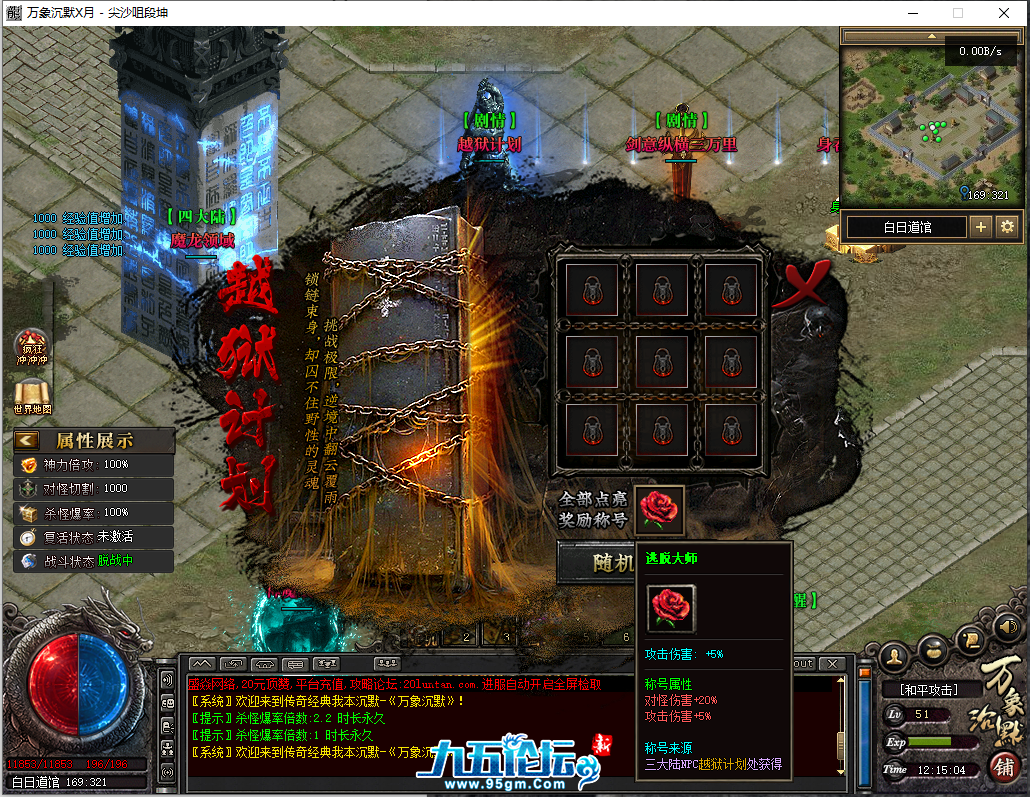Collapse the 属性展示 panel with the arrow
Screen dimensions: 1030x797
[27, 440]
